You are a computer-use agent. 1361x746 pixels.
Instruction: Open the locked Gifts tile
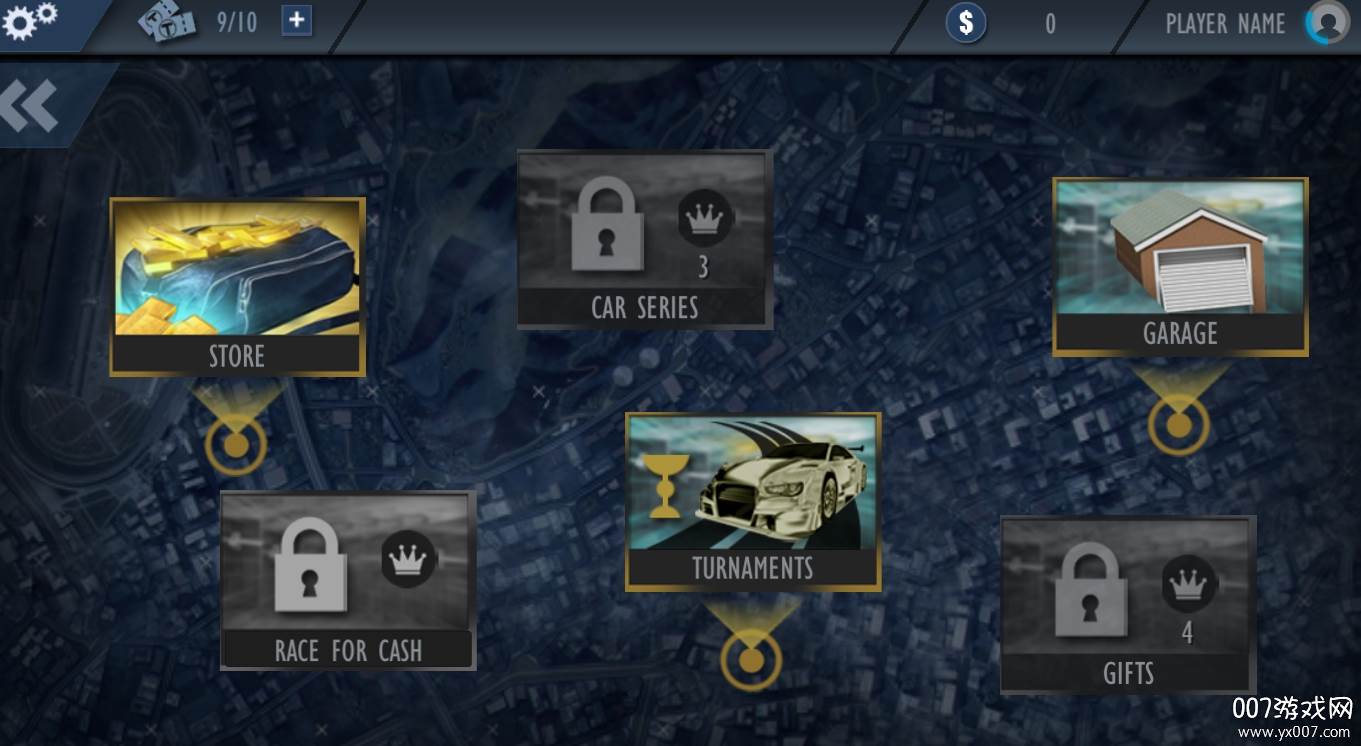click(x=1128, y=605)
